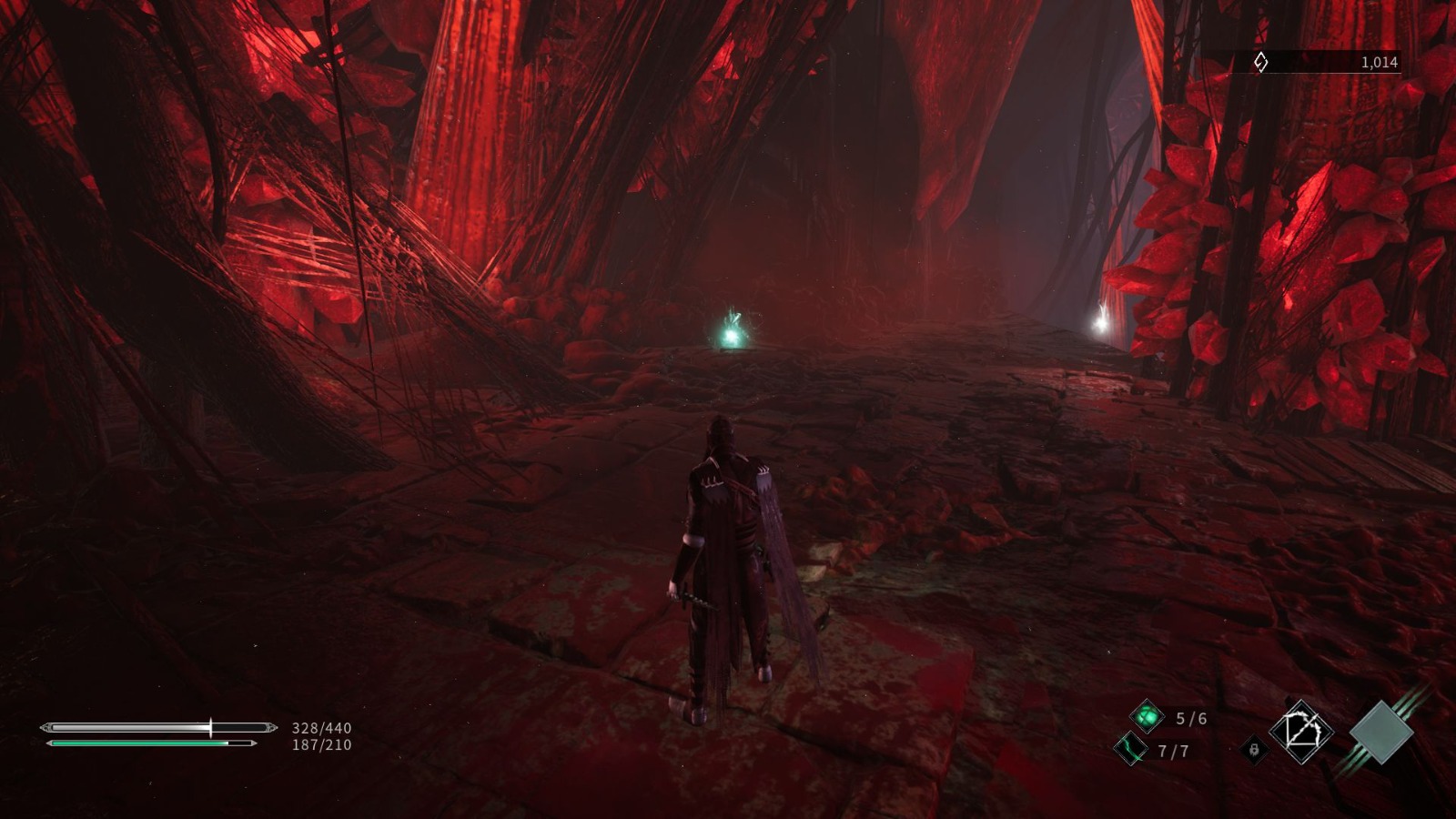Select the empty gray equipment square slot
This screenshot has width=1456, height=819.
[1380, 732]
